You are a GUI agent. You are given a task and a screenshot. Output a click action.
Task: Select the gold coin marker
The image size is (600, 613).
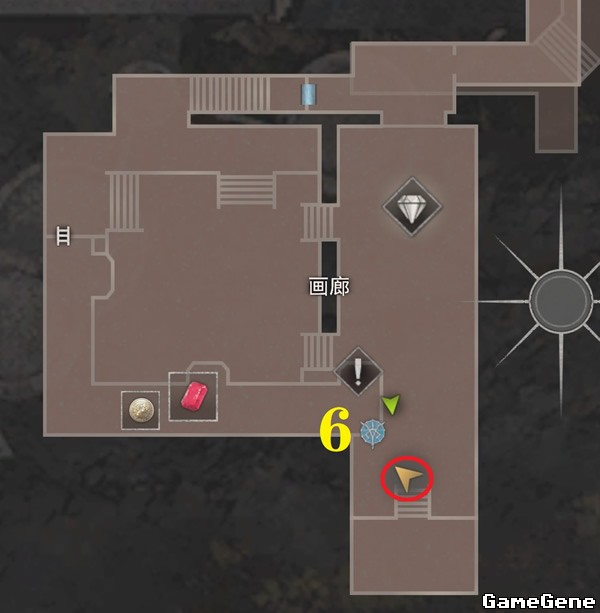[140, 410]
